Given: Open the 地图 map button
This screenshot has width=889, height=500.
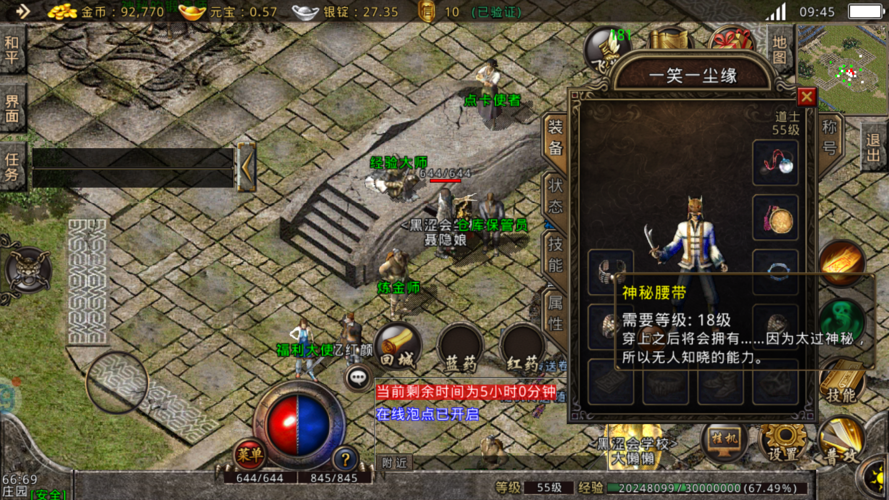Looking at the screenshot, I should tap(781, 47).
